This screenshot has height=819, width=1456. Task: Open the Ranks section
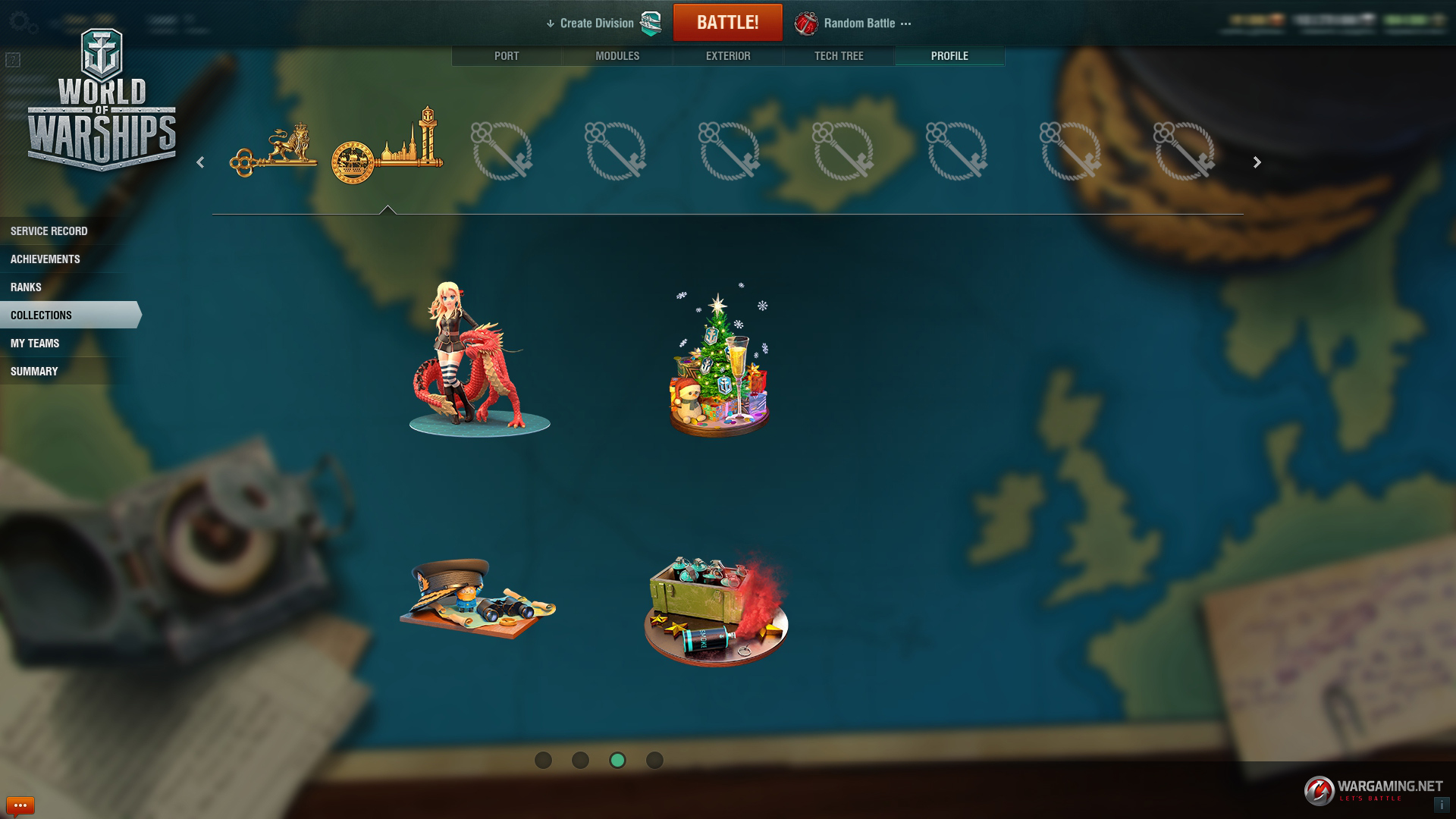[x=26, y=287]
